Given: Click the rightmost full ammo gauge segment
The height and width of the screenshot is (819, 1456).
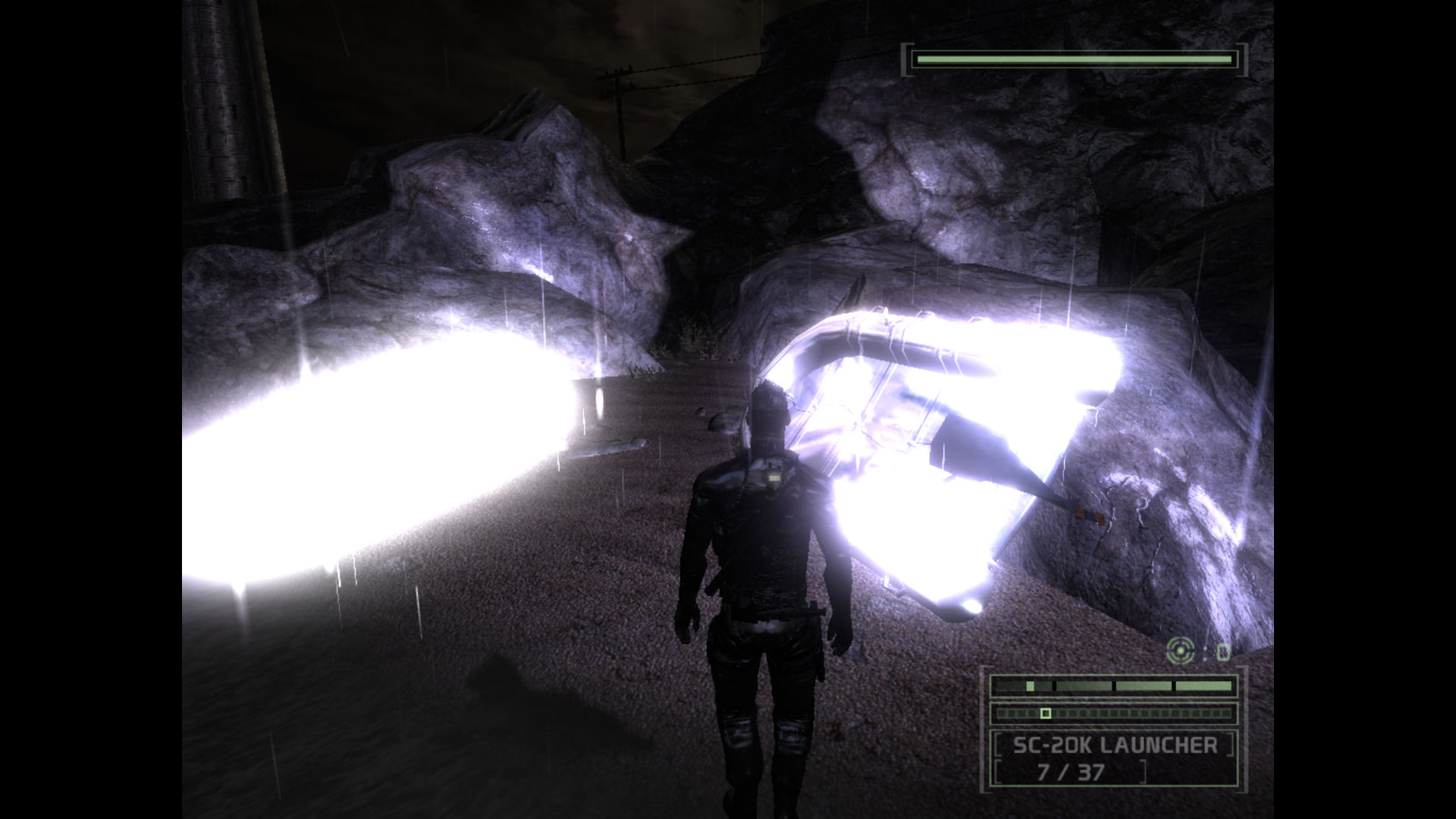Looking at the screenshot, I should [x=1203, y=685].
